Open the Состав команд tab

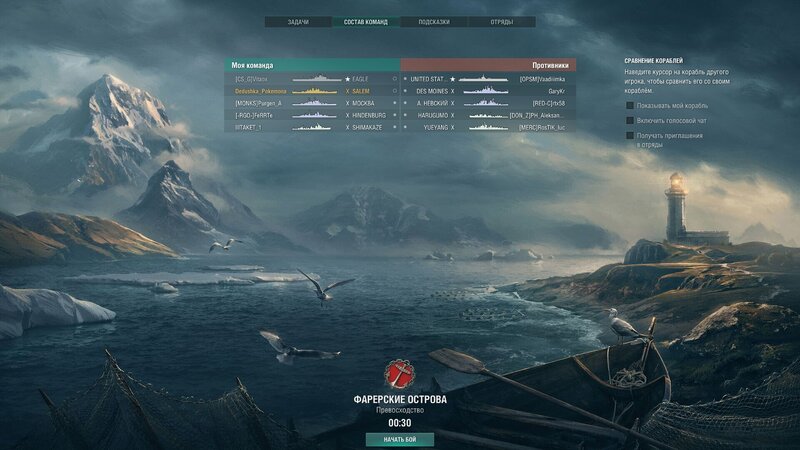click(366, 21)
